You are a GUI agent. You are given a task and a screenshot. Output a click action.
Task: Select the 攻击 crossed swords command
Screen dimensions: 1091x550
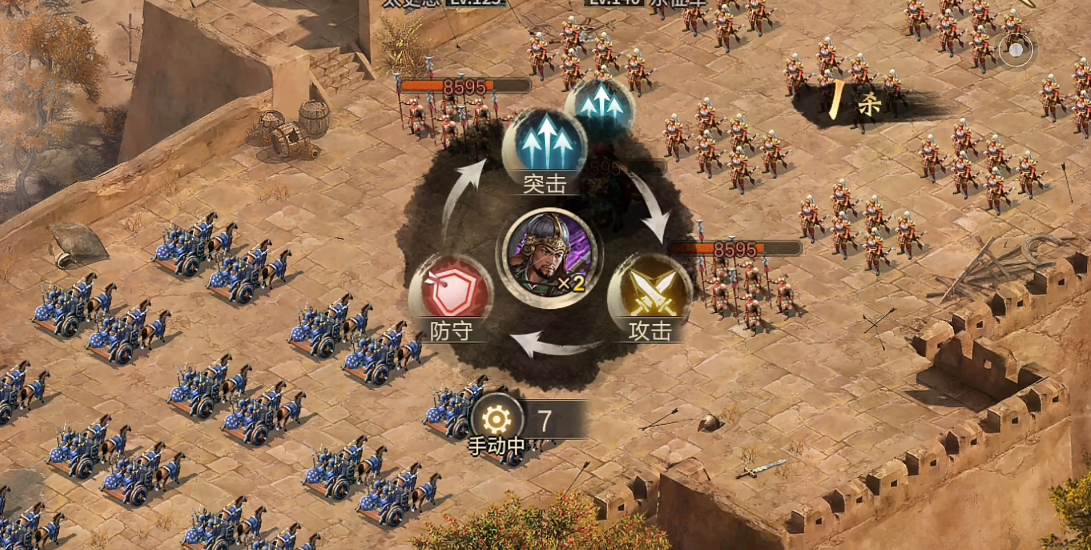pos(649,295)
